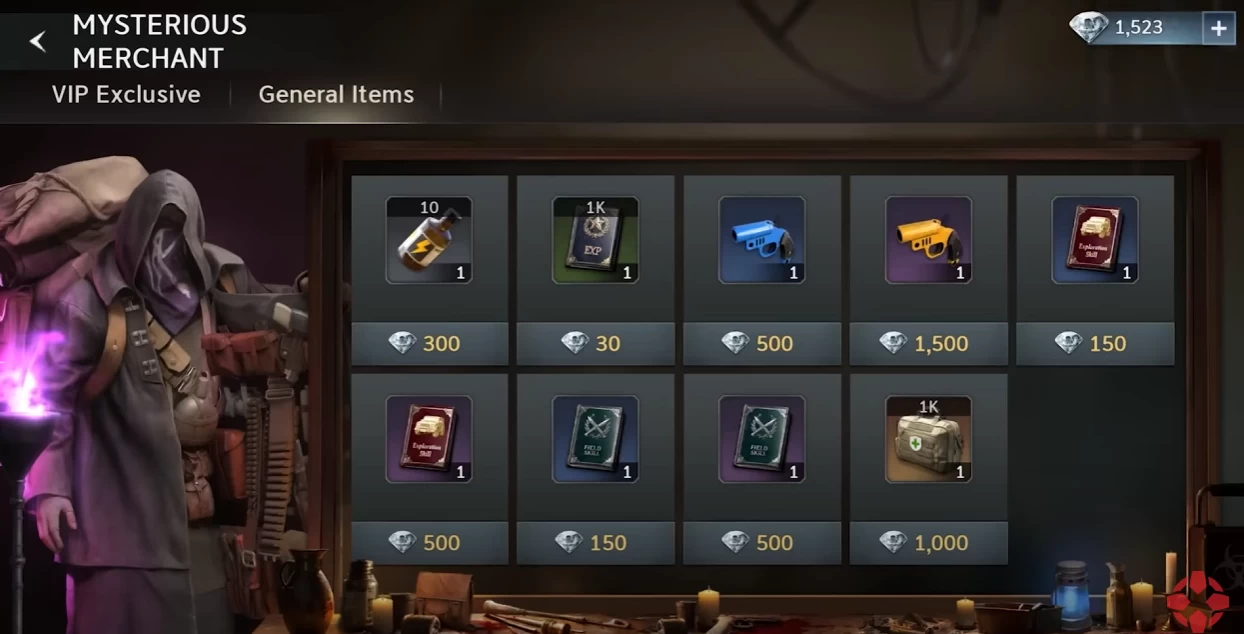This screenshot has width=1244, height=634.
Task: Buy the energy bottle for 300 diamonds
Action: tap(429, 344)
